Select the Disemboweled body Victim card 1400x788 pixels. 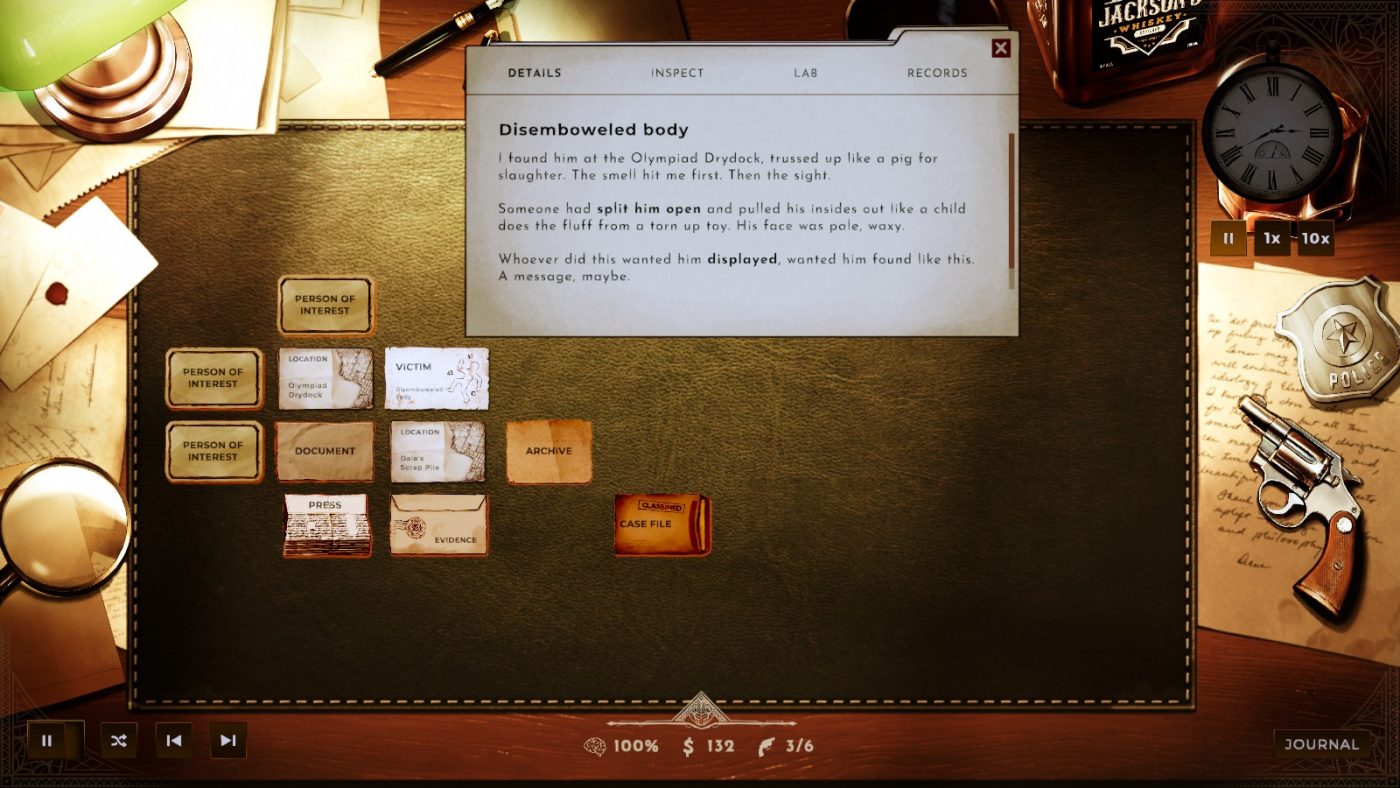(438, 379)
